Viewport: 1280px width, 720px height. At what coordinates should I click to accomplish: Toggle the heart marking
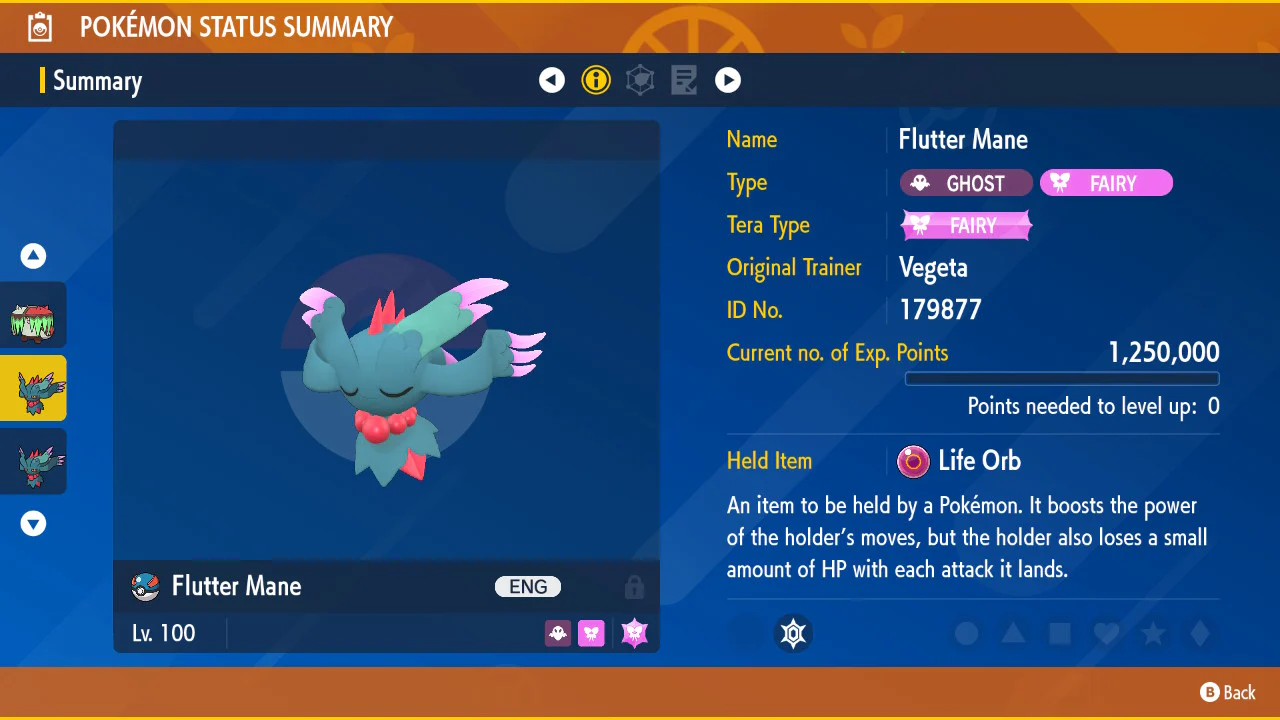pos(1106,633)
